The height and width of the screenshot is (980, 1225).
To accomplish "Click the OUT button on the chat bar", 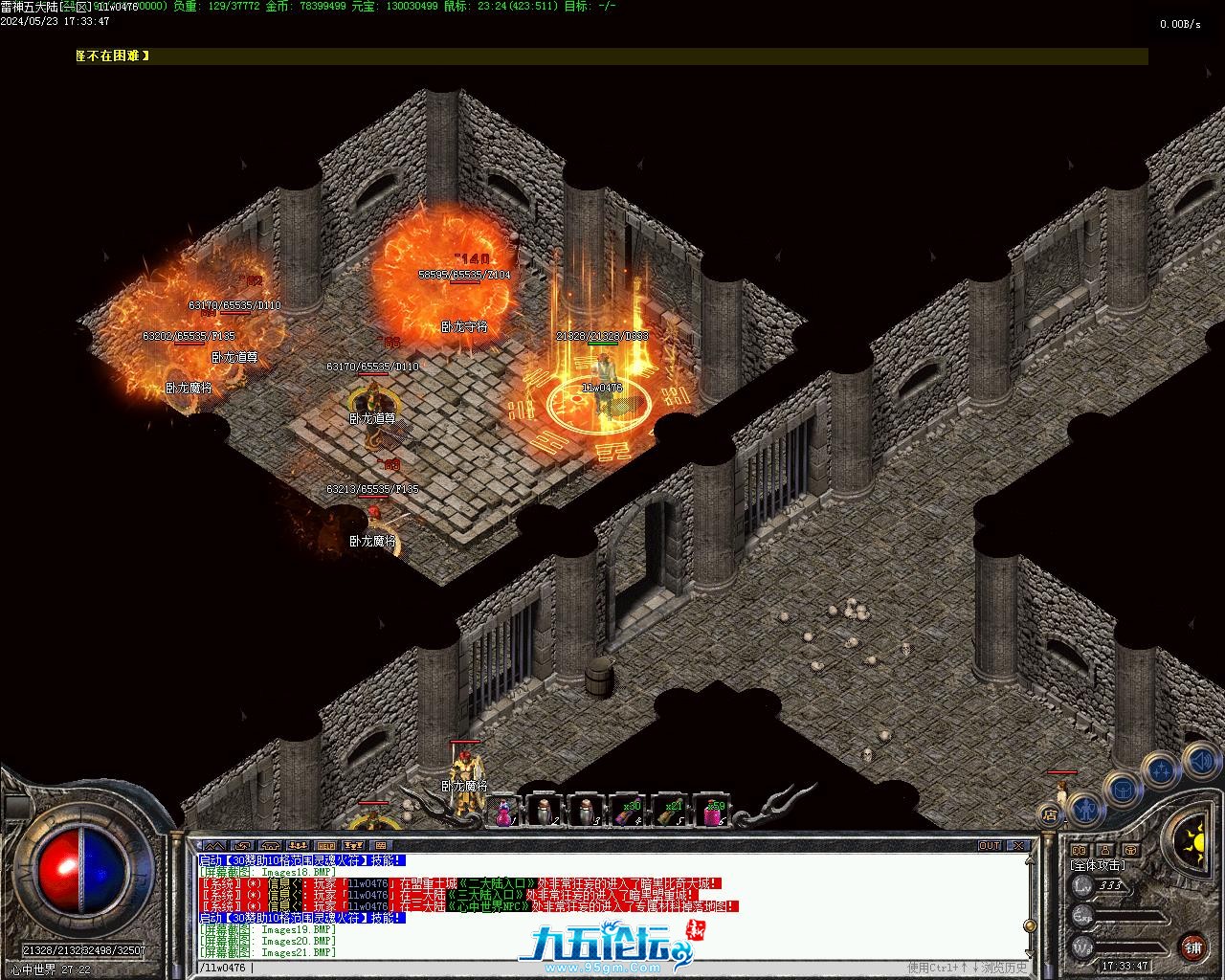I will coord(990,846).
